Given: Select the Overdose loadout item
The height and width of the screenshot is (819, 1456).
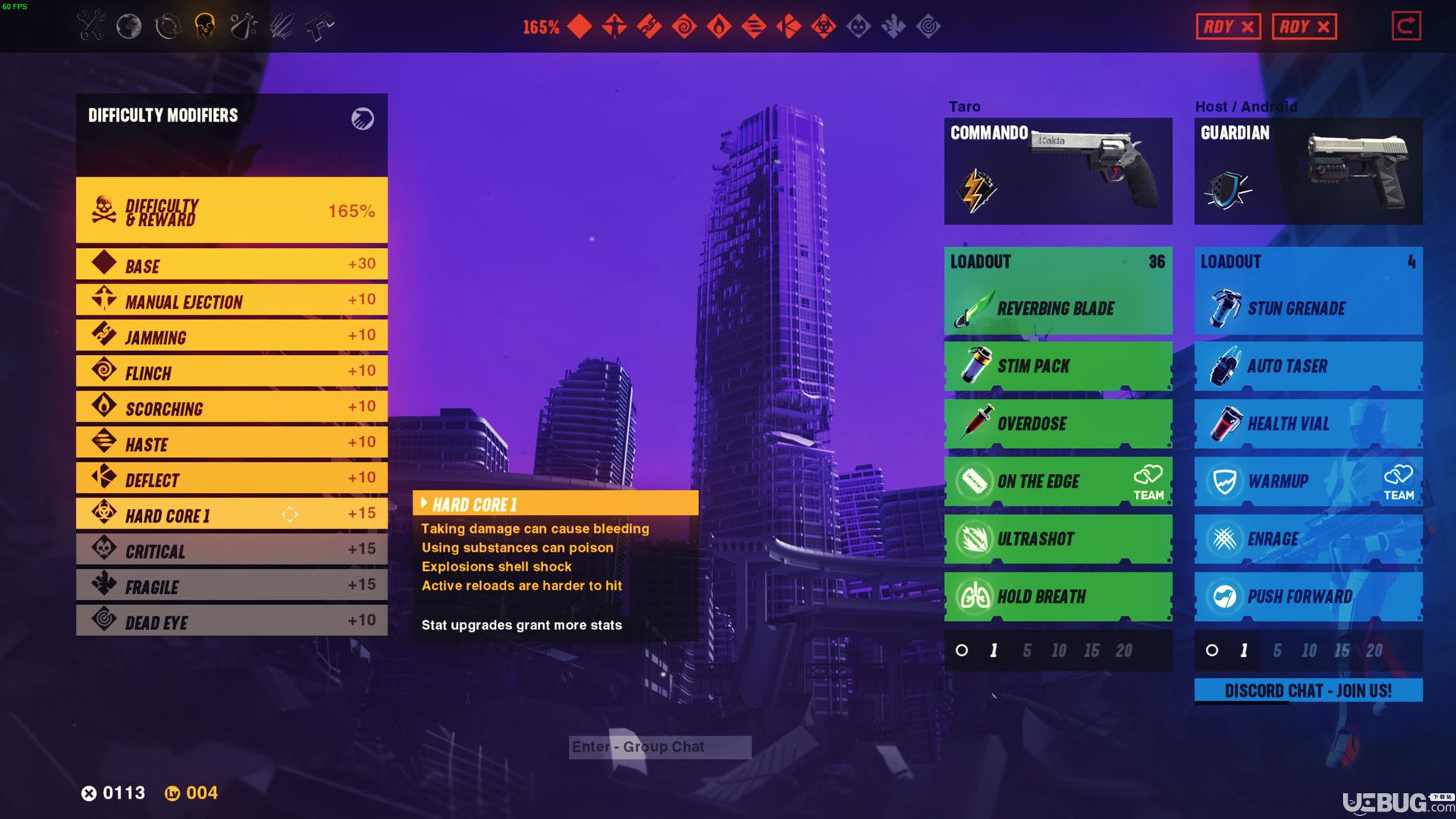Looking at the screenshot, I should click(1057, 423).
